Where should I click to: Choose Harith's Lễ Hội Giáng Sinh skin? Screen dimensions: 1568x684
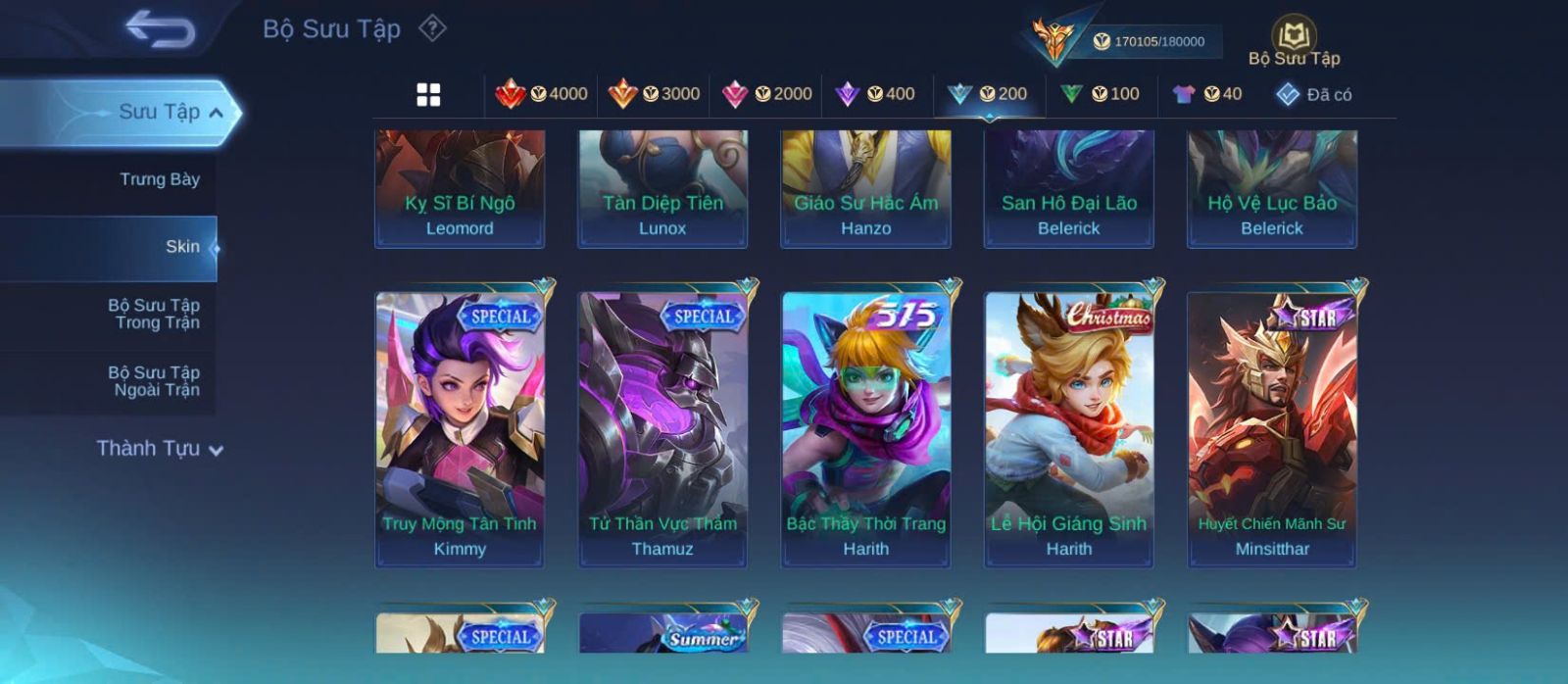[1069, 429]
